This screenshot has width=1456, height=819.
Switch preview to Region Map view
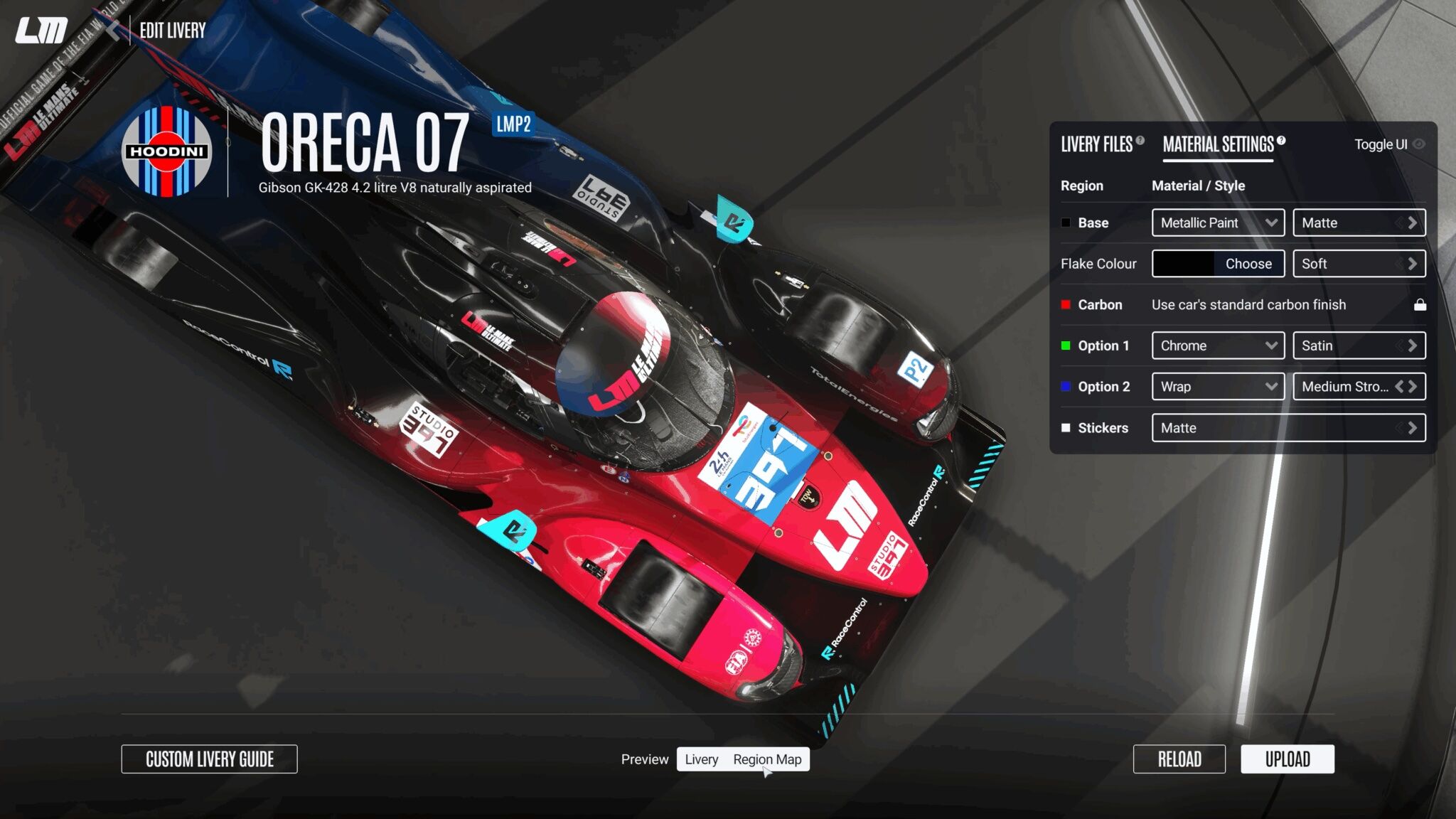pyautogui.click(x=767, y=759)
